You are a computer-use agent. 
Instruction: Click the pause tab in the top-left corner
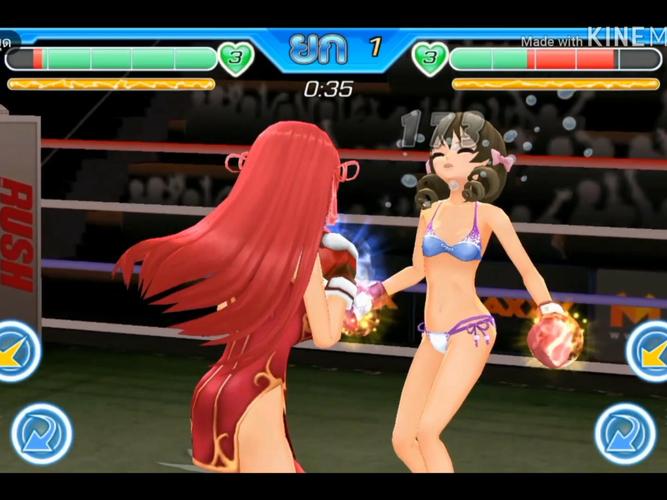[x=8, y=43]
